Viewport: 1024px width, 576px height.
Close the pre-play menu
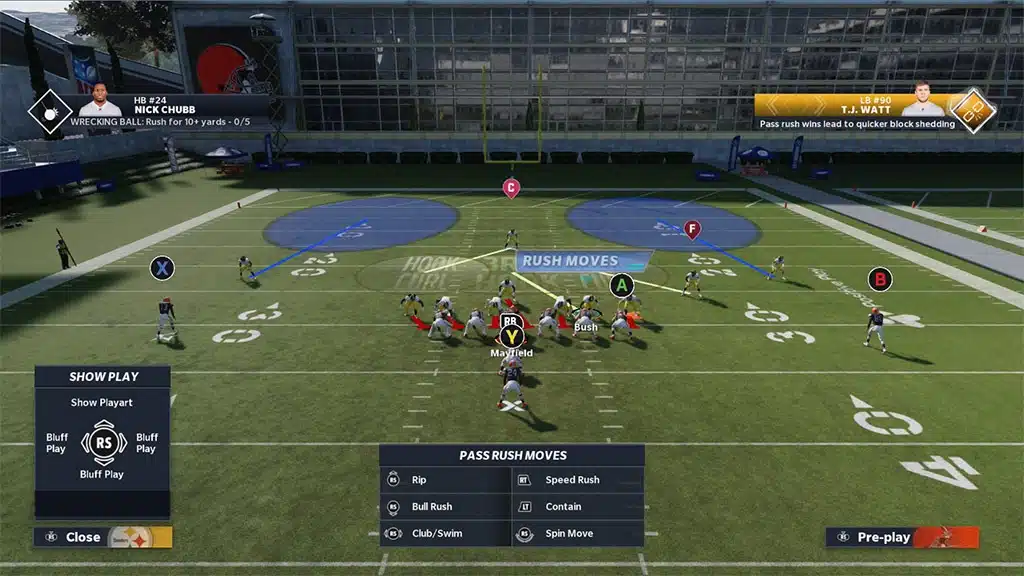102,537
